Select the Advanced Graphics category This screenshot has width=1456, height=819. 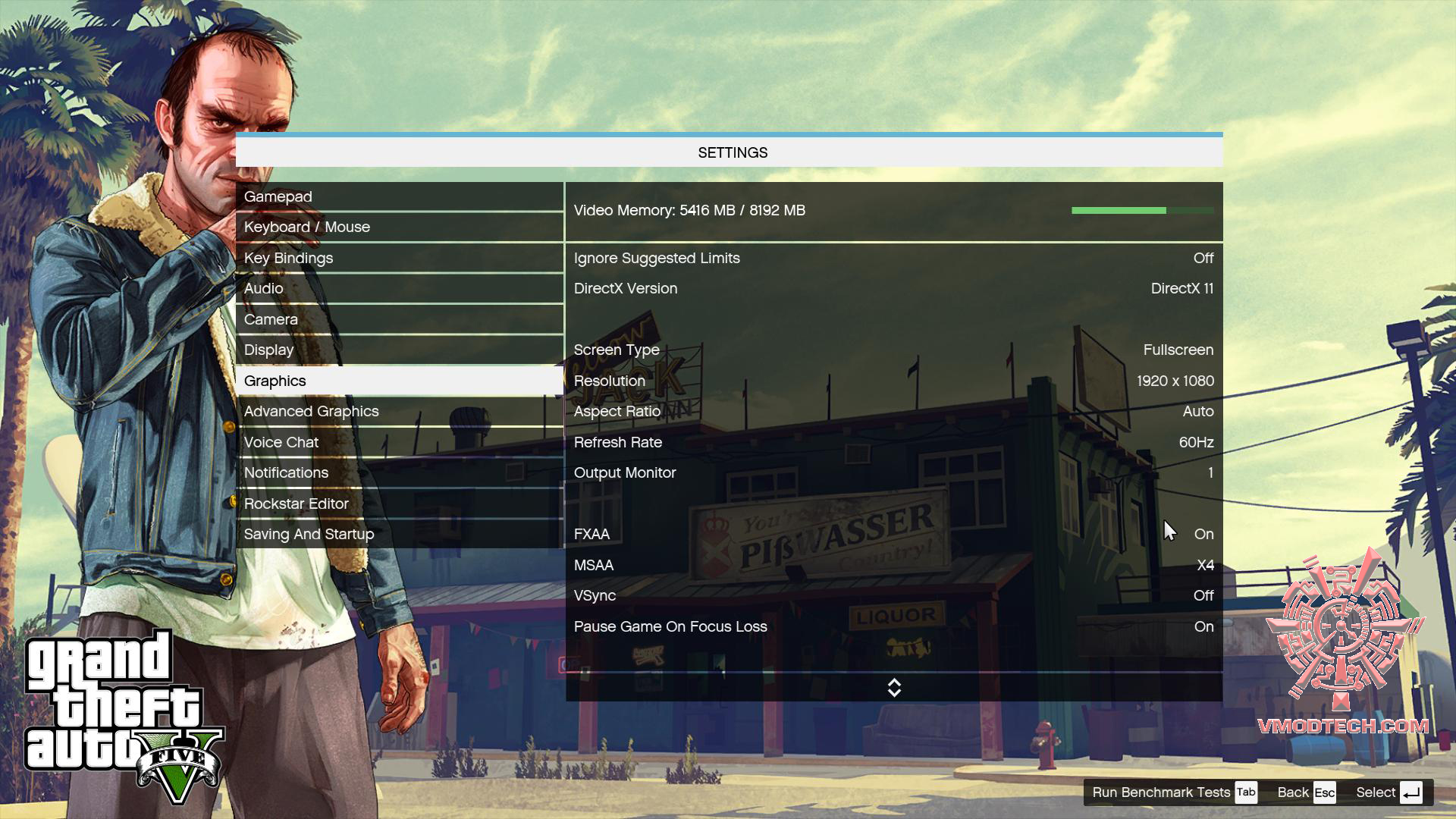click(399, 412)
